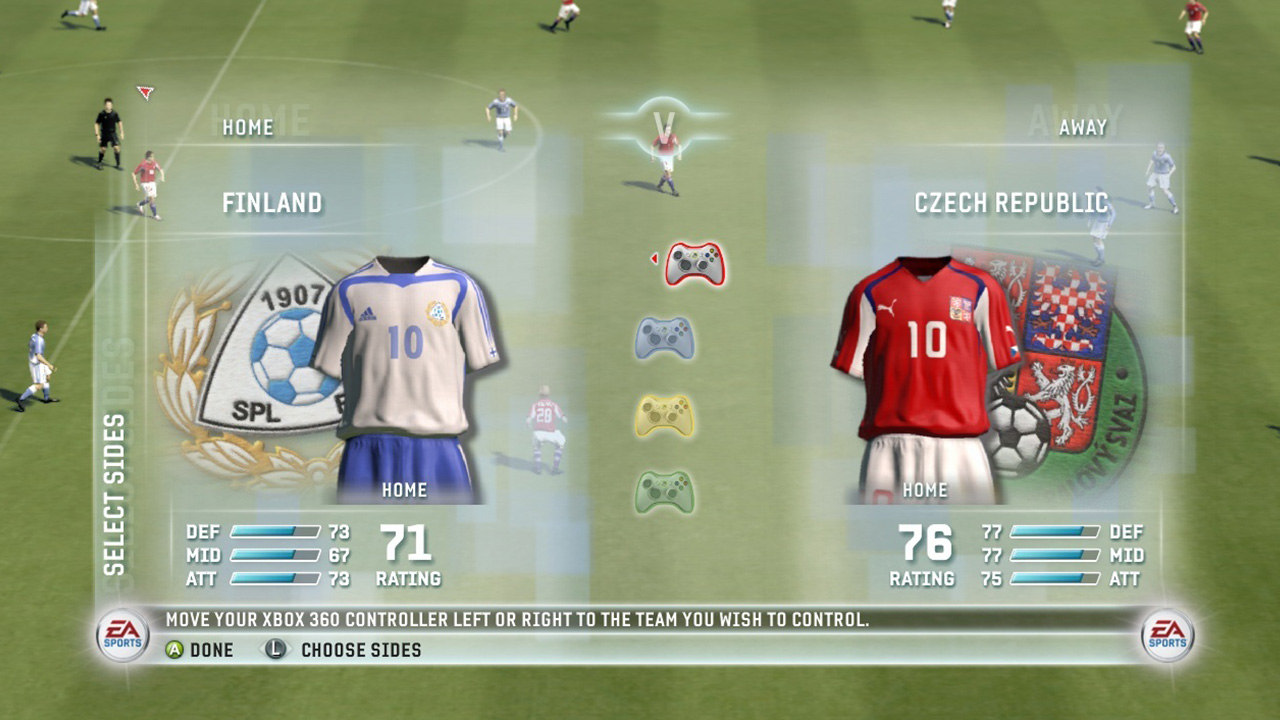Select the red controller icon

[x=695, y=264]
